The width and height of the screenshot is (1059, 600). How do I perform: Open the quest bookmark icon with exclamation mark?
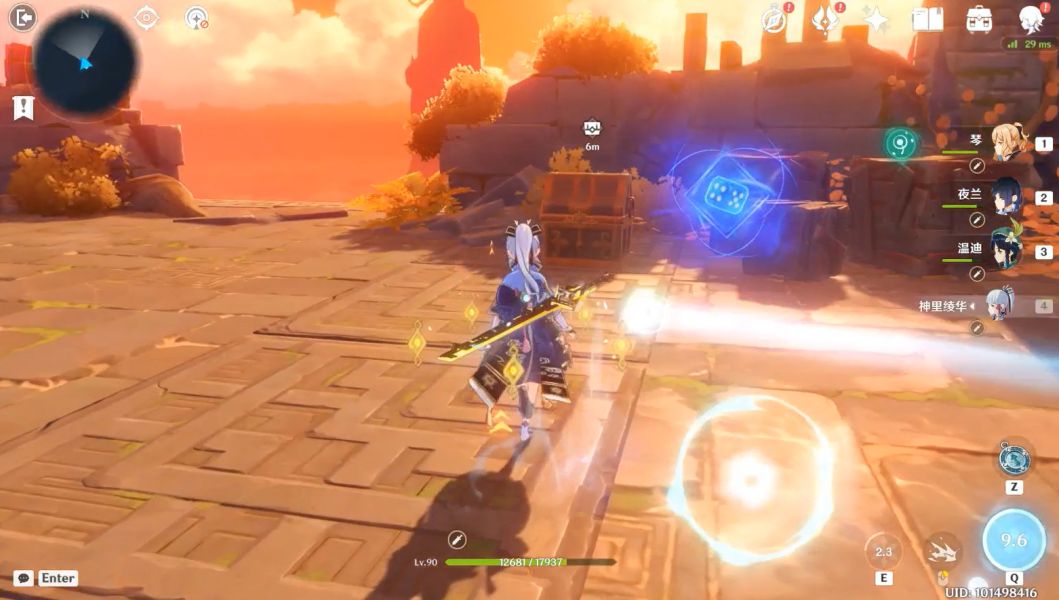tap(23, 108)
